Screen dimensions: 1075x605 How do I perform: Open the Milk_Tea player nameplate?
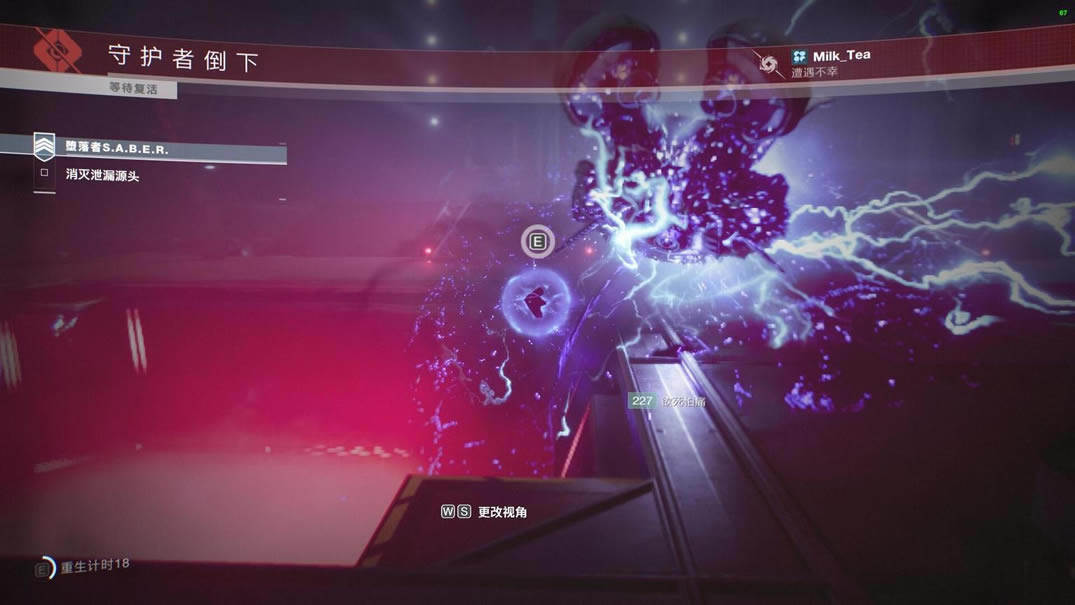point(840,56)
